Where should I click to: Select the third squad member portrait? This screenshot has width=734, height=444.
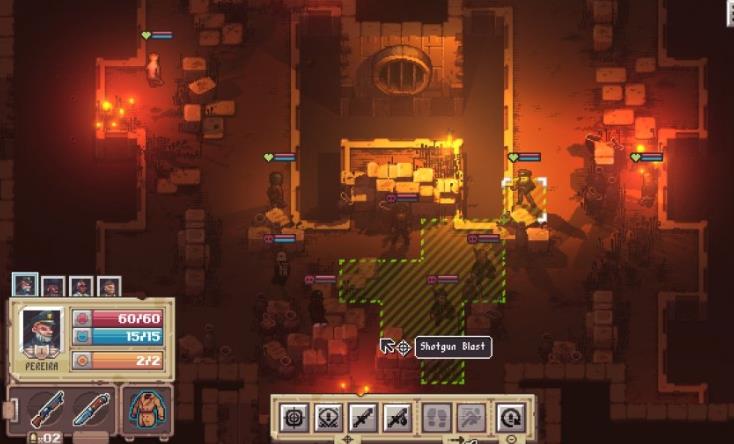click(x=81, y=288)
